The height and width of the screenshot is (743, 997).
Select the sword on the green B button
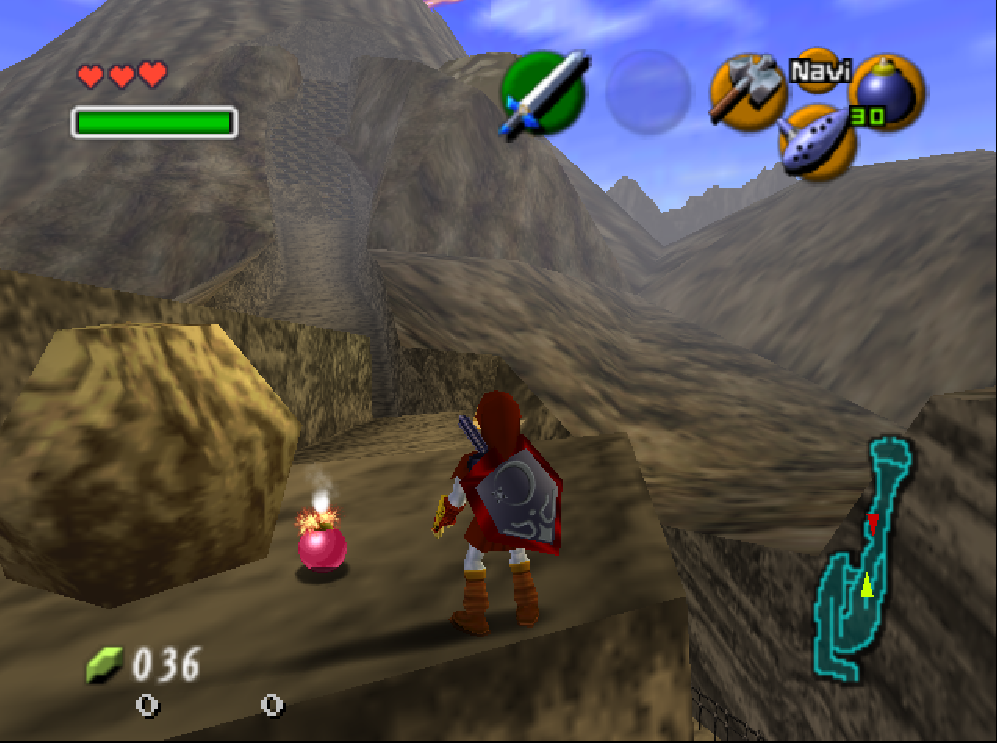[543, 94]
